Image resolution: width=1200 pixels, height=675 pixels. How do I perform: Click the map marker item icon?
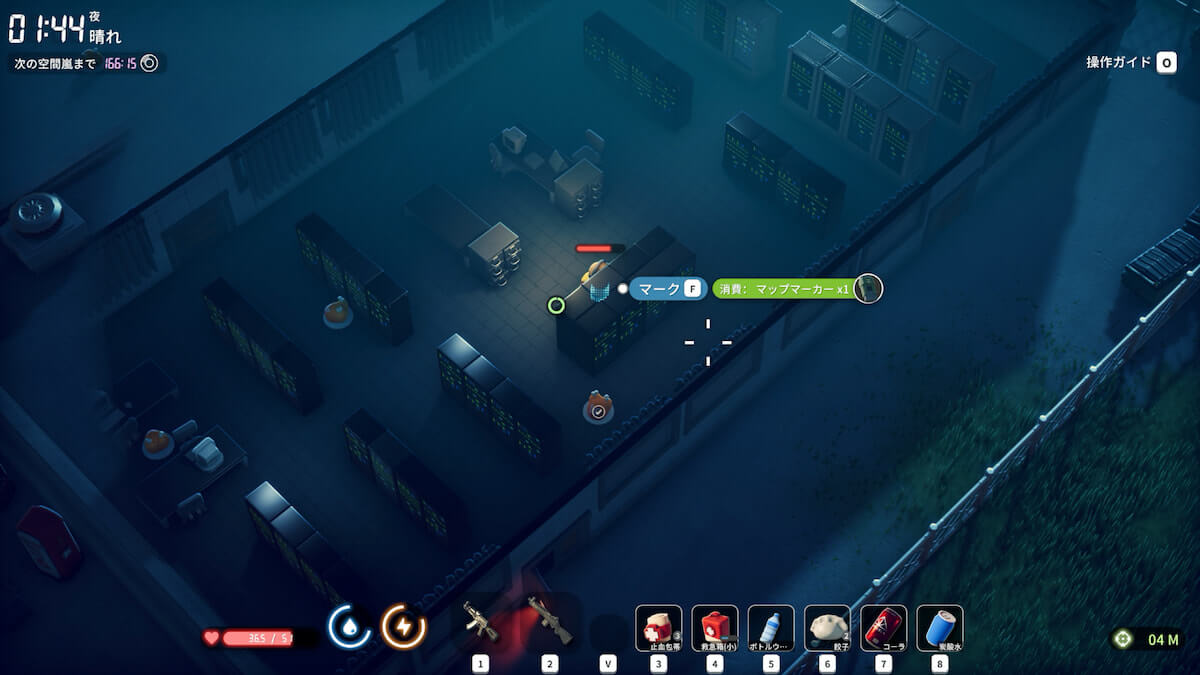coord(868,289)
